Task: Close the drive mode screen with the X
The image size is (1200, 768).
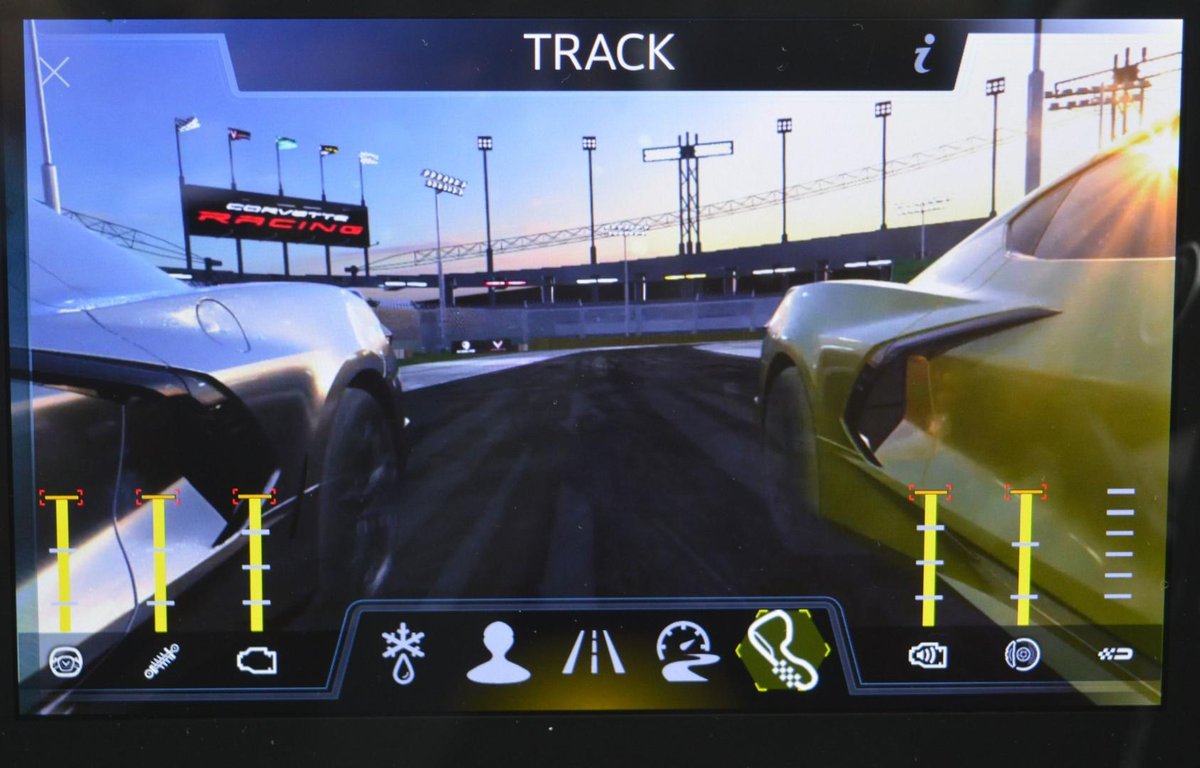Action: pos(53,71)
